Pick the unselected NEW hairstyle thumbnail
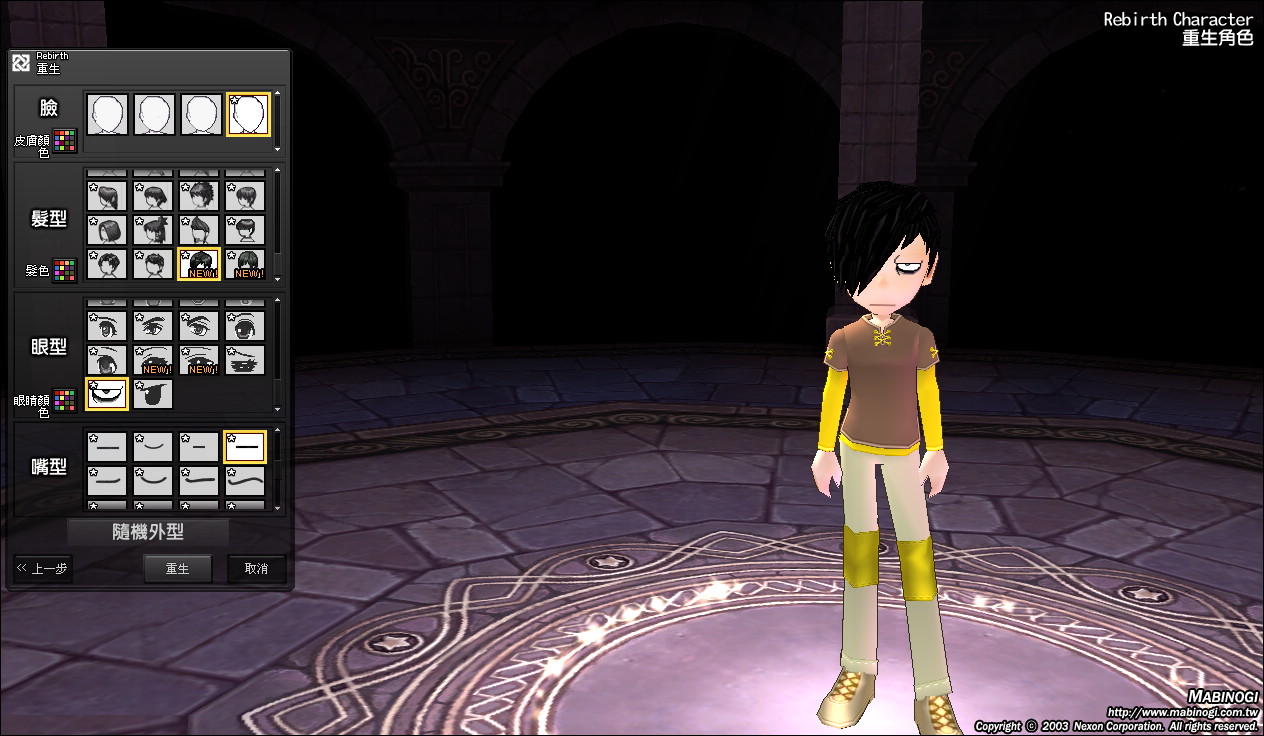Image resolution: width=1264 pixels, height=736 pixels. (x=245, y=264)
